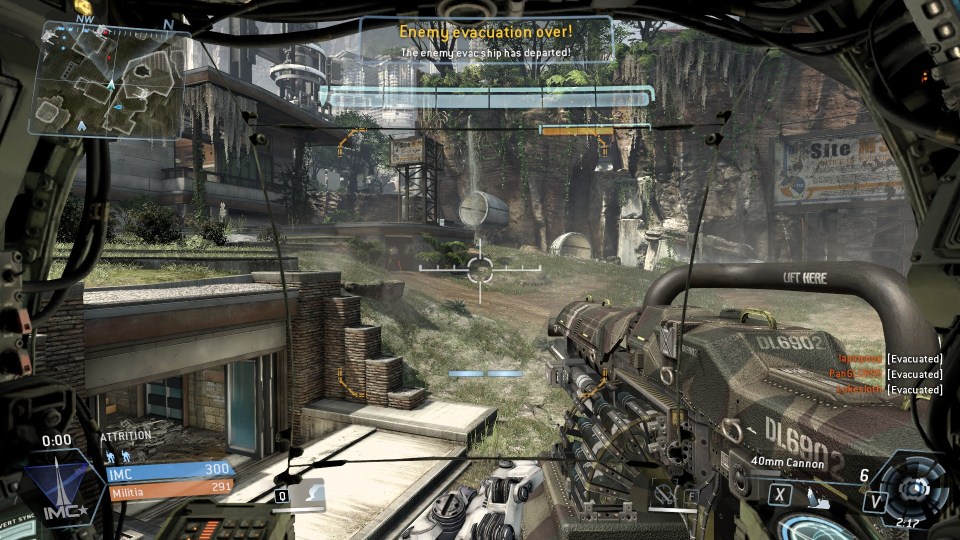Click the Enemy evacuation over banner
The width and height of the screenshot is (960, 540).
tap(486, 40)
